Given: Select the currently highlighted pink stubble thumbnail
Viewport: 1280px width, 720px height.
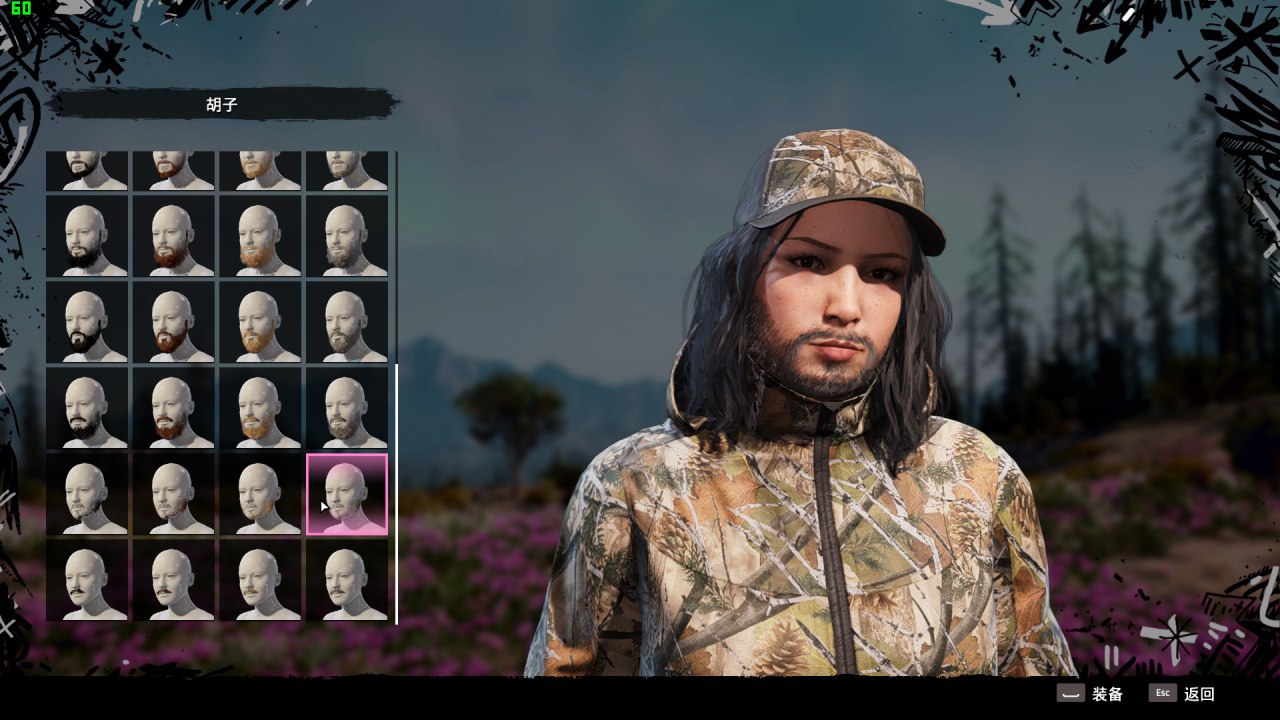Looking at the screenshot, I should [346, 494].
